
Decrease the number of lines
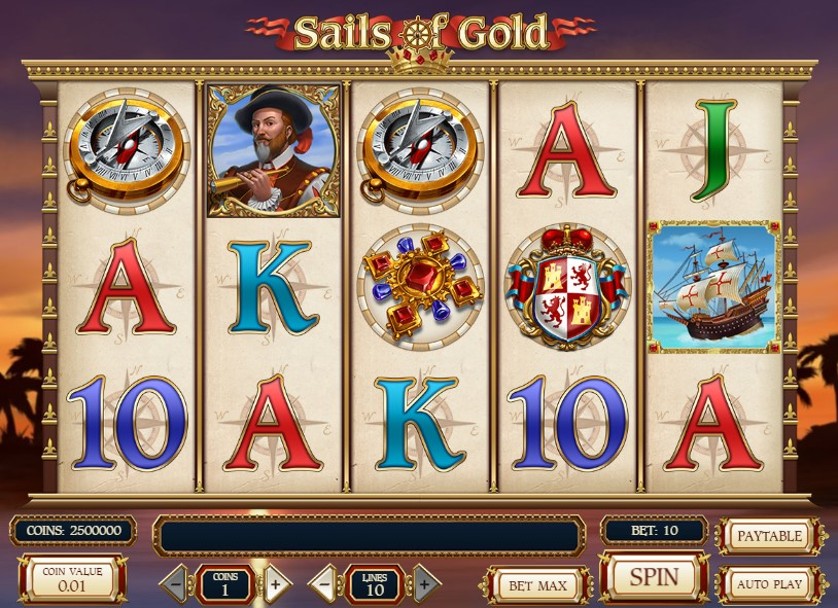323,582
